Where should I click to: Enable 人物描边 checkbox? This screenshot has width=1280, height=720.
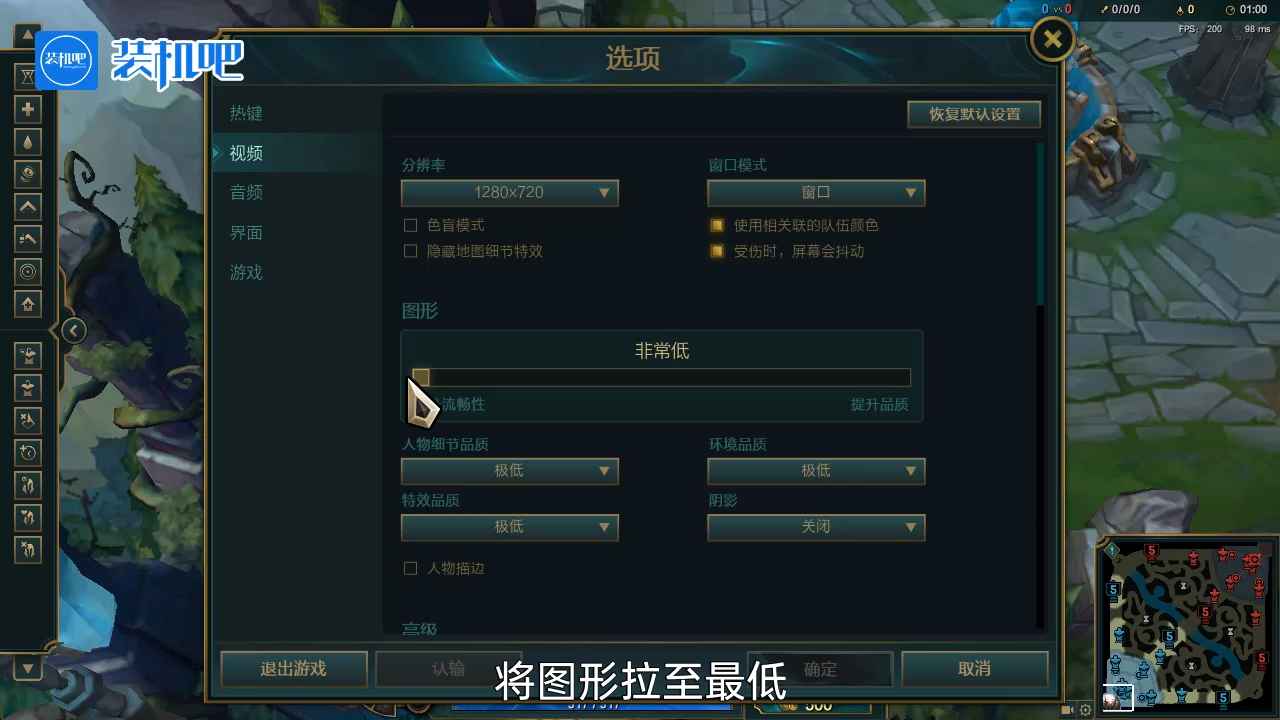411,567
